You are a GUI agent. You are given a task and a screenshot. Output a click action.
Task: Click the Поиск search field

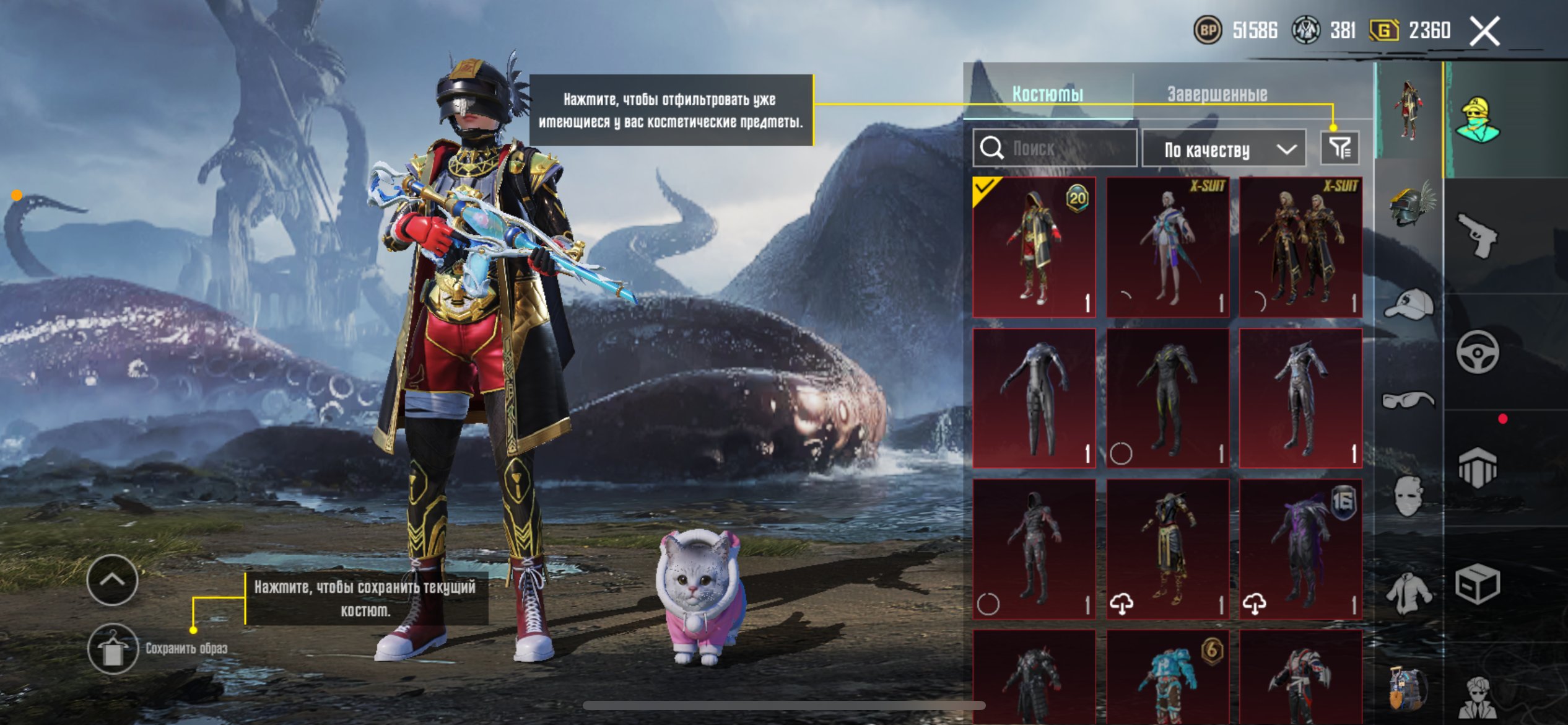click(1055, 148)
